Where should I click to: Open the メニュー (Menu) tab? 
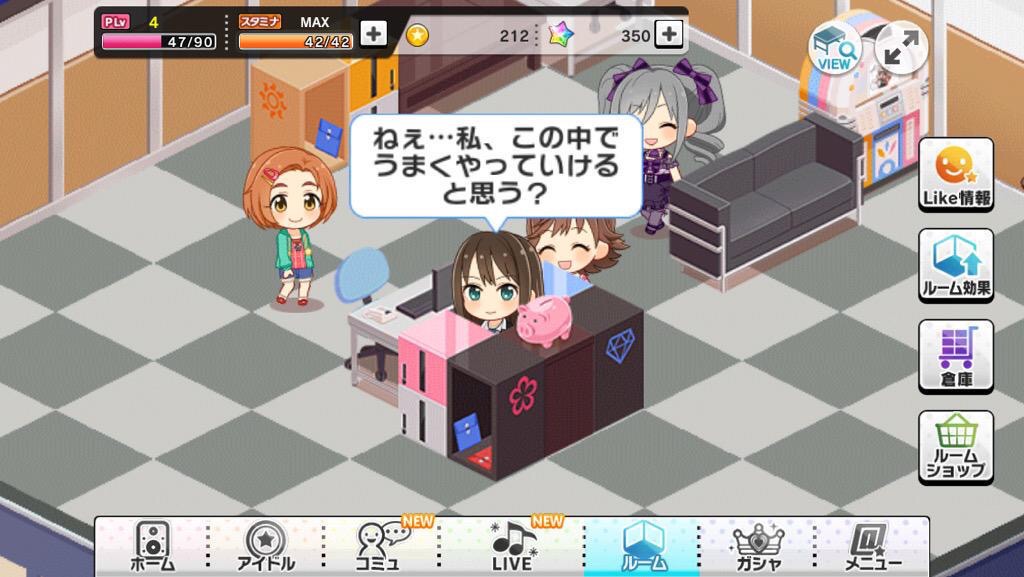click(870, 546)
